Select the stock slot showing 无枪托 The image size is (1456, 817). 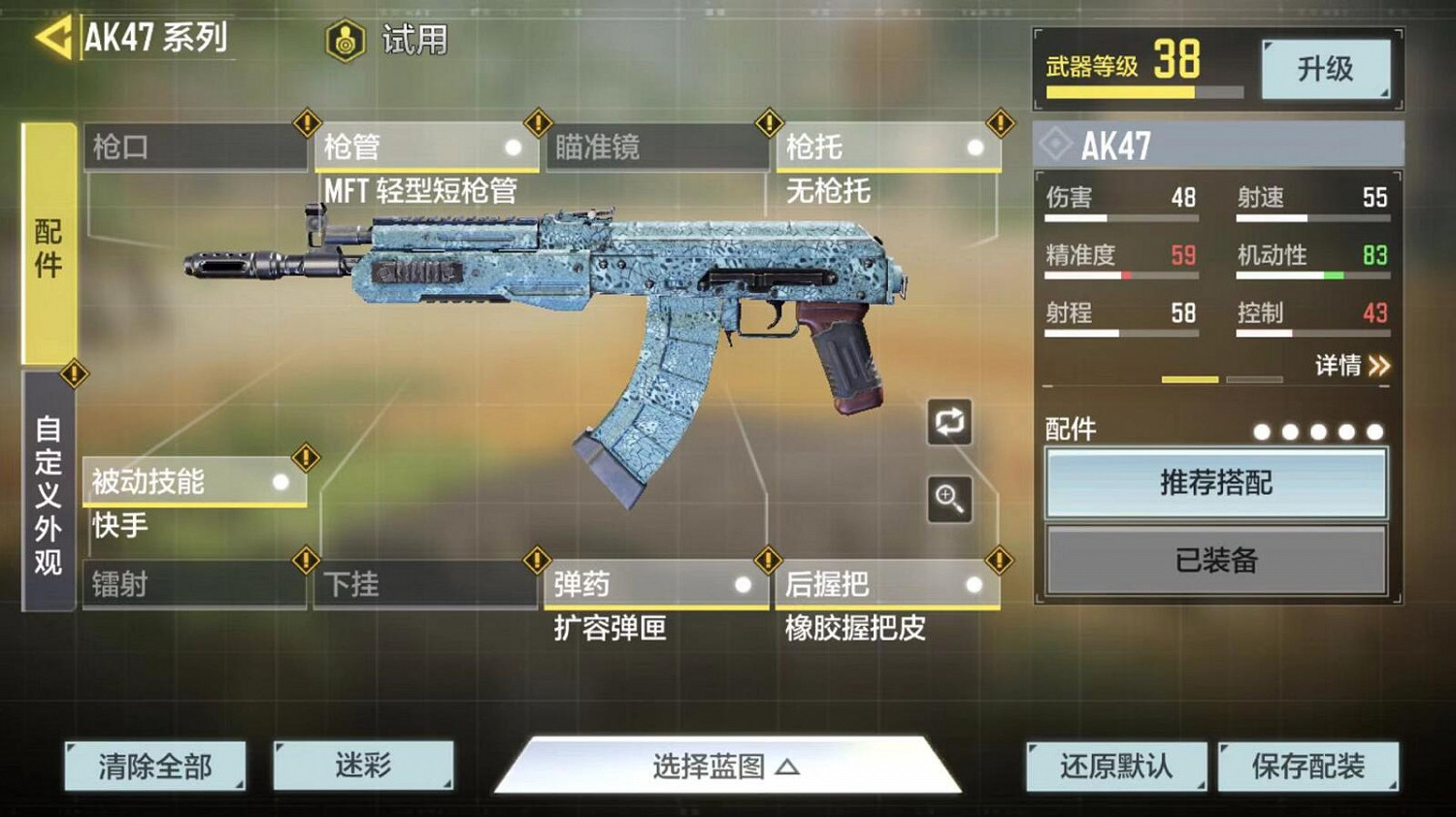[883, 146]
